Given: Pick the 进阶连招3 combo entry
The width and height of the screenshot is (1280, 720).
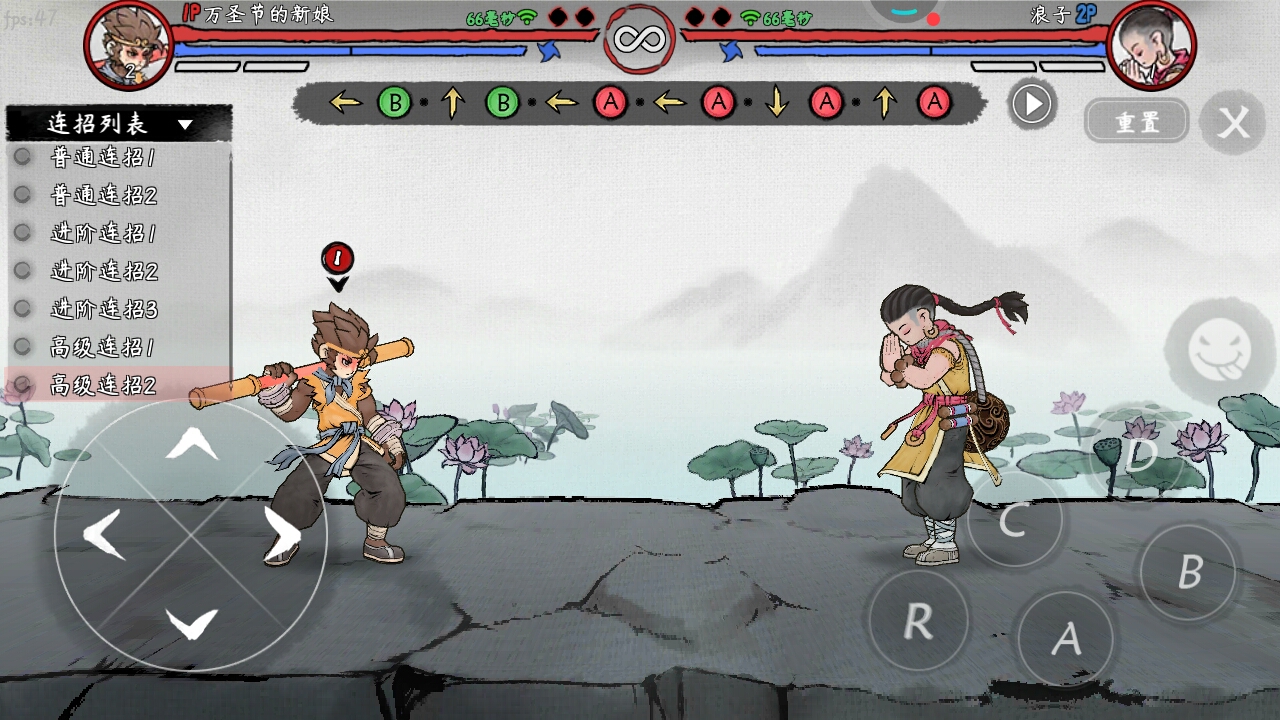Looking at the screenshot, I should pos(104,309).
